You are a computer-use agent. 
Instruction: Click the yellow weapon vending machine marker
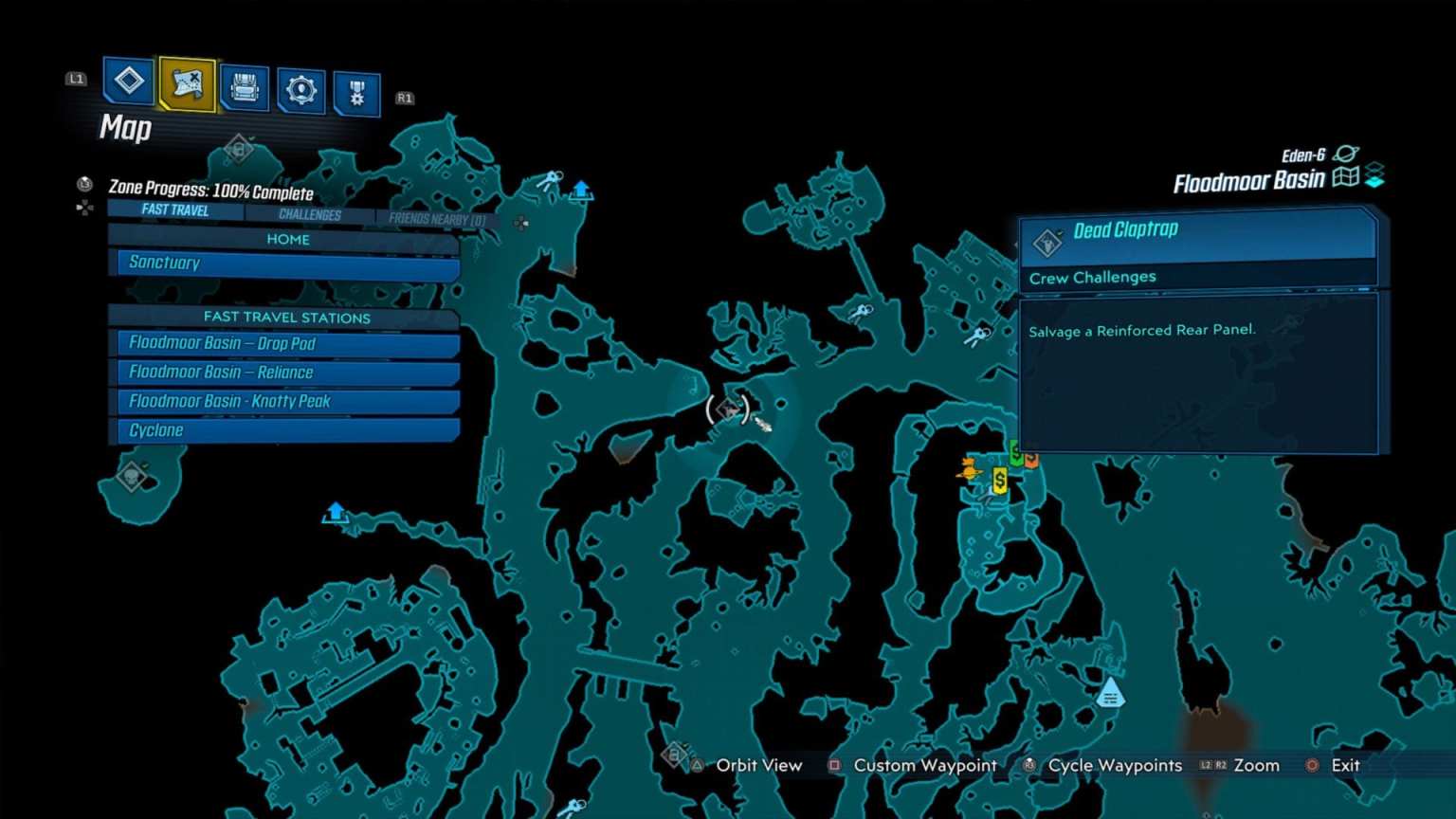[998, 482]
